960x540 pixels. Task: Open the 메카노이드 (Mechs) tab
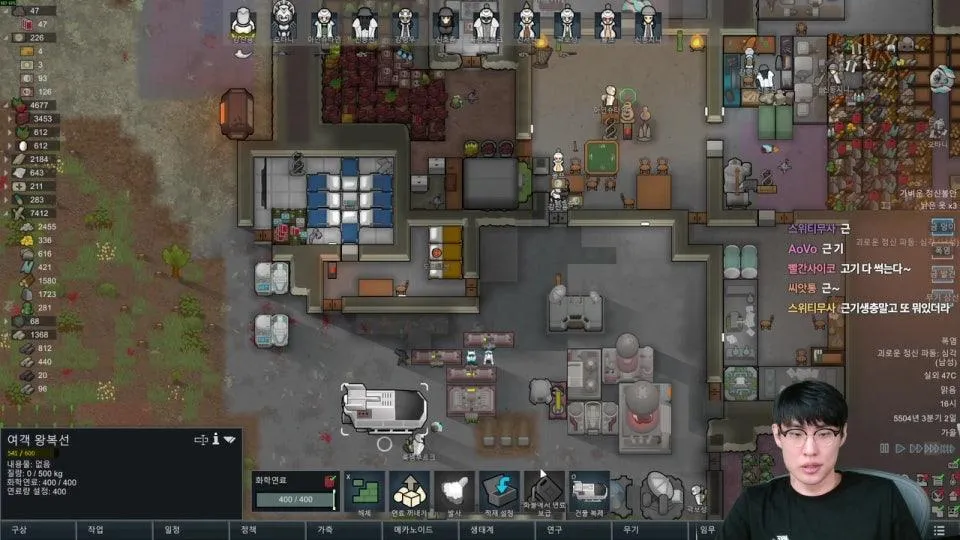pyautogui.click(x=410, y=530)
